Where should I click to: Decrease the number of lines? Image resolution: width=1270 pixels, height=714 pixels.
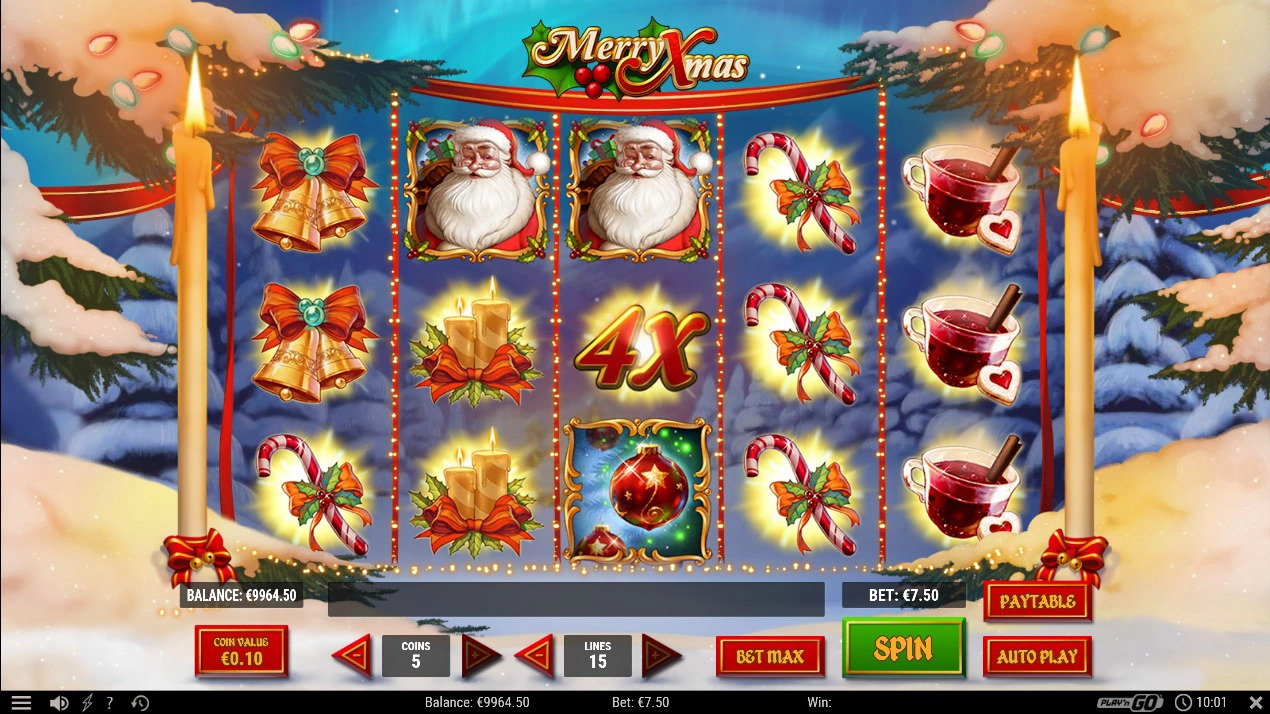pyautogui.click(x=535, y=656)
